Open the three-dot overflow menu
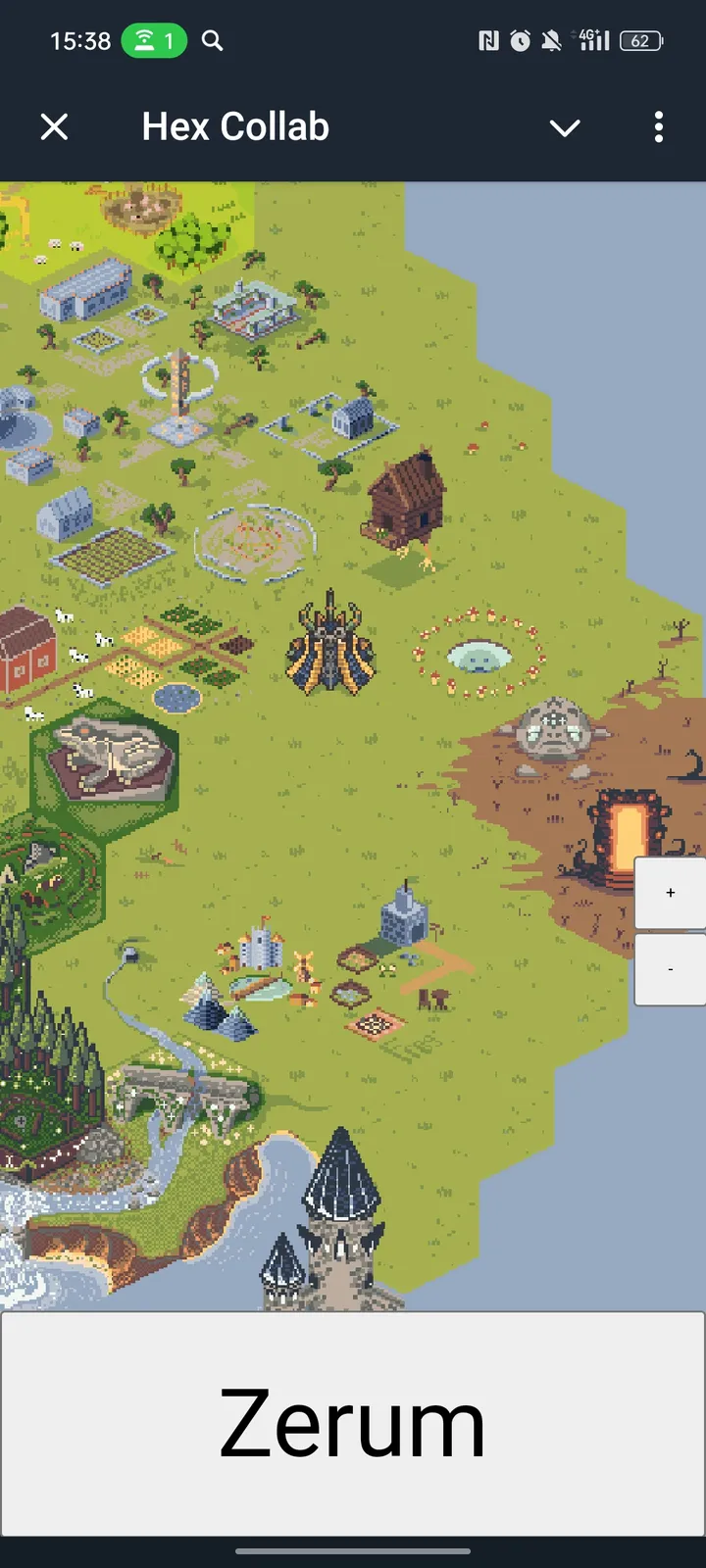This screenshot has height=1568, width=706. (x=659, y=126)
